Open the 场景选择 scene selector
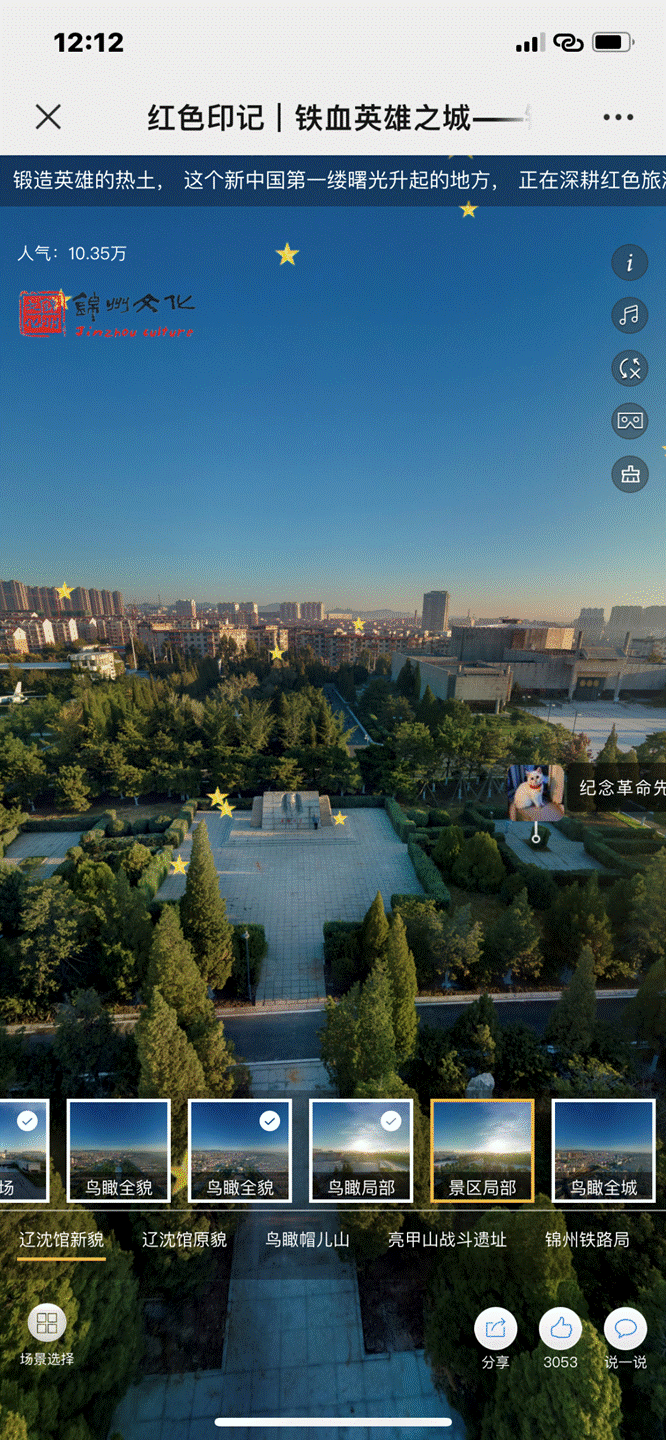This screenshot has width=666, height=1440. tap(47, 1333)
